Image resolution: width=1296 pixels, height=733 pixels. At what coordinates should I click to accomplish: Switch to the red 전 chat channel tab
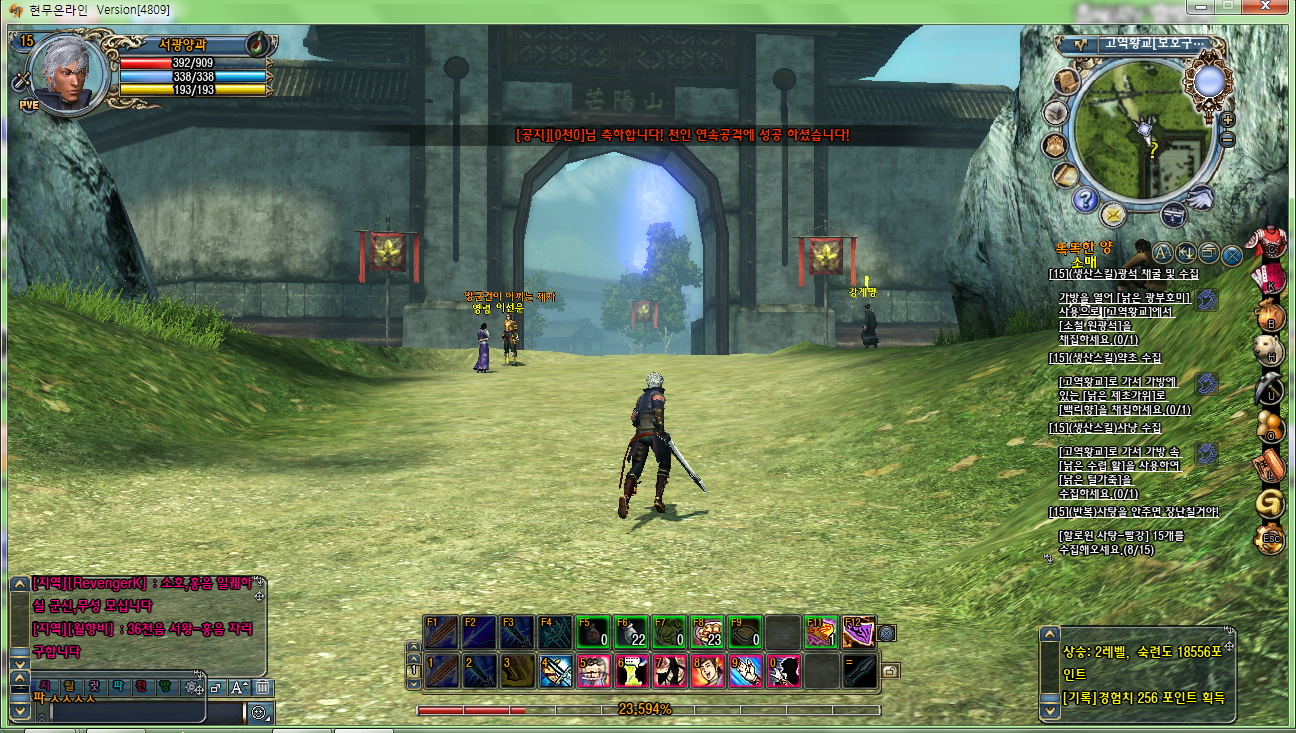(x=142, y=687)
